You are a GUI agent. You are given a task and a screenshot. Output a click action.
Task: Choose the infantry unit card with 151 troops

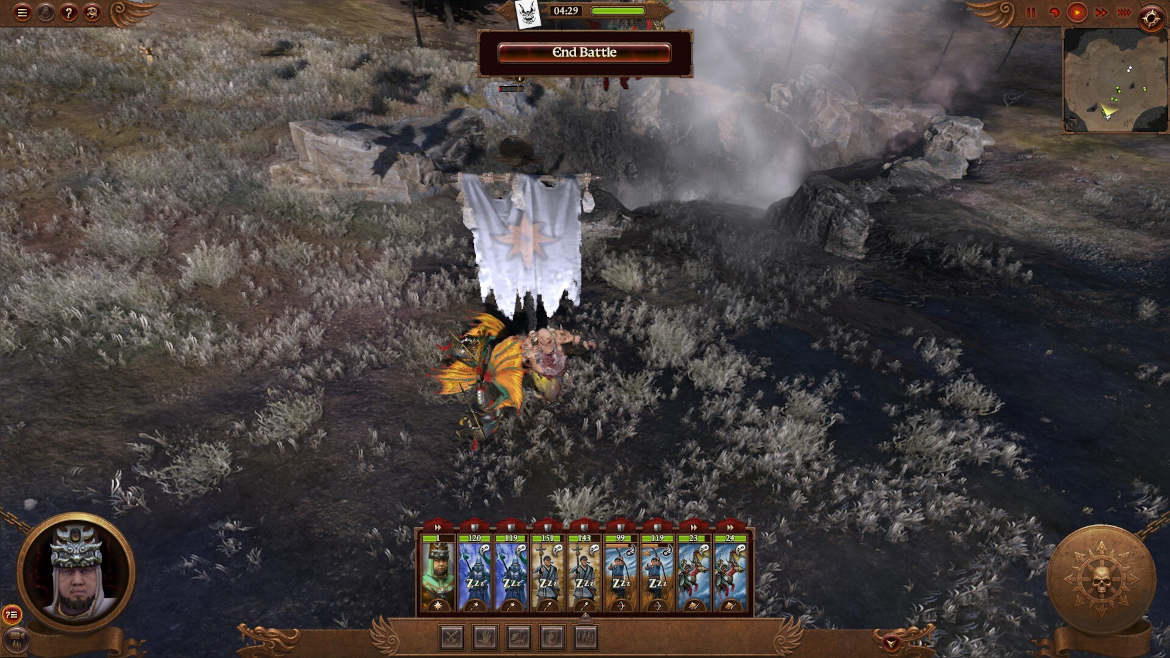(x=546, y=572)
